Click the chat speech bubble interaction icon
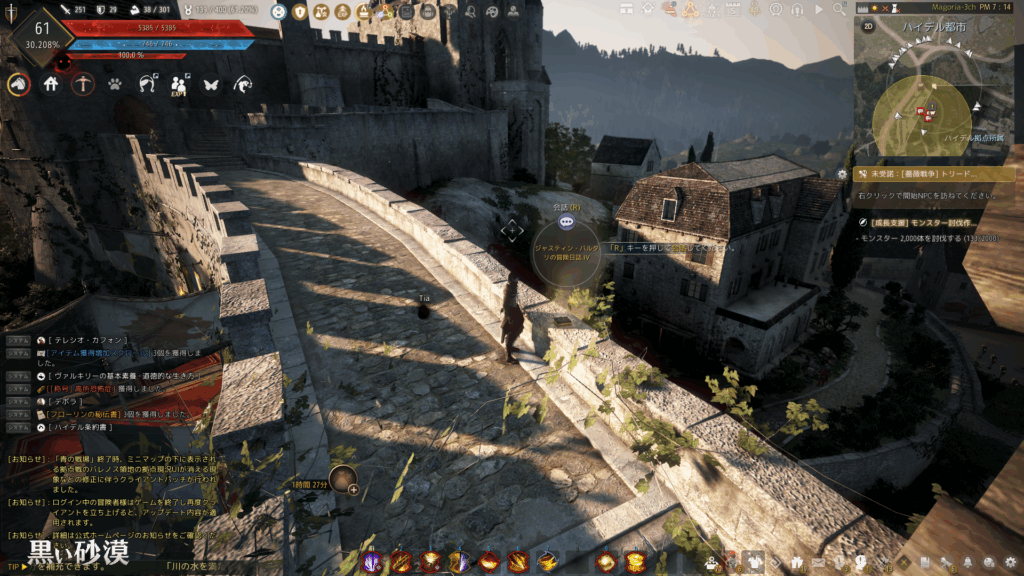Image resolution: width=1024 pixels, height=576 pixels. pyautogui.click(x=566, y=222)
